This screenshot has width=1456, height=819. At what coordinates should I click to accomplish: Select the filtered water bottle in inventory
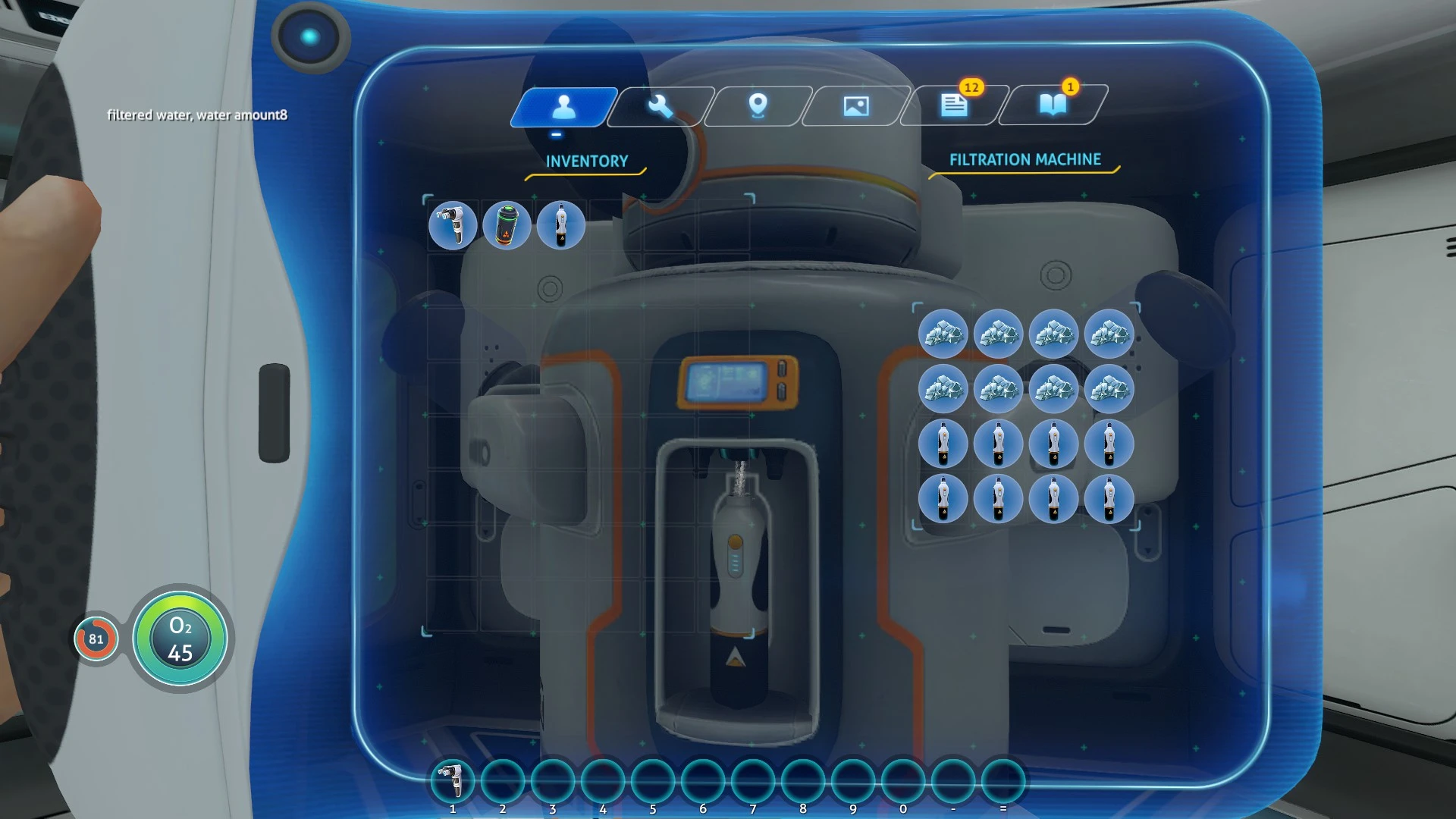click(x=560, y=226)
